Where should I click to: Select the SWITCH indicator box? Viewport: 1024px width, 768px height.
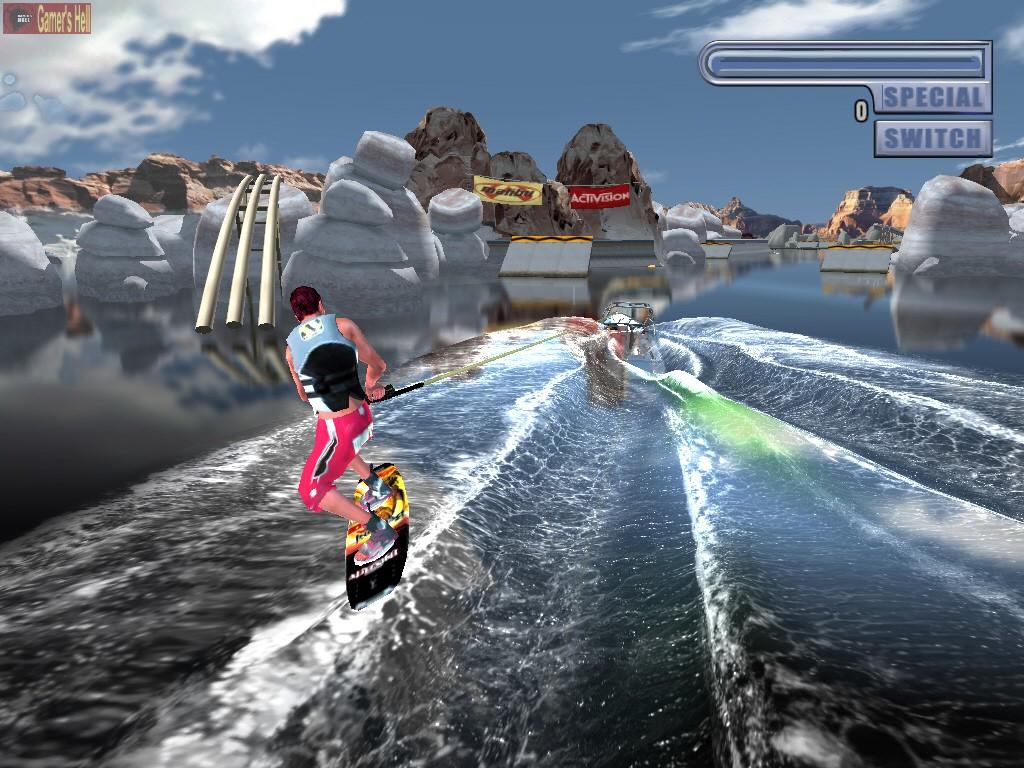933,138
